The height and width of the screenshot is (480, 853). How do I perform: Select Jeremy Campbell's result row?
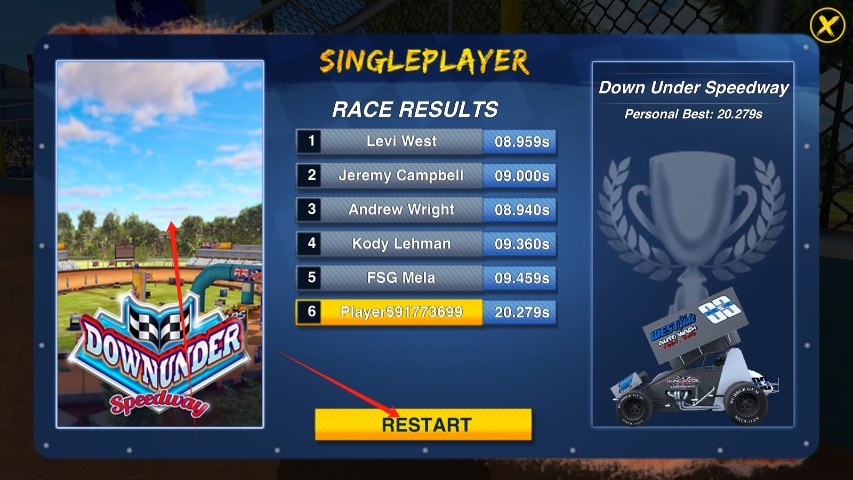426,176
